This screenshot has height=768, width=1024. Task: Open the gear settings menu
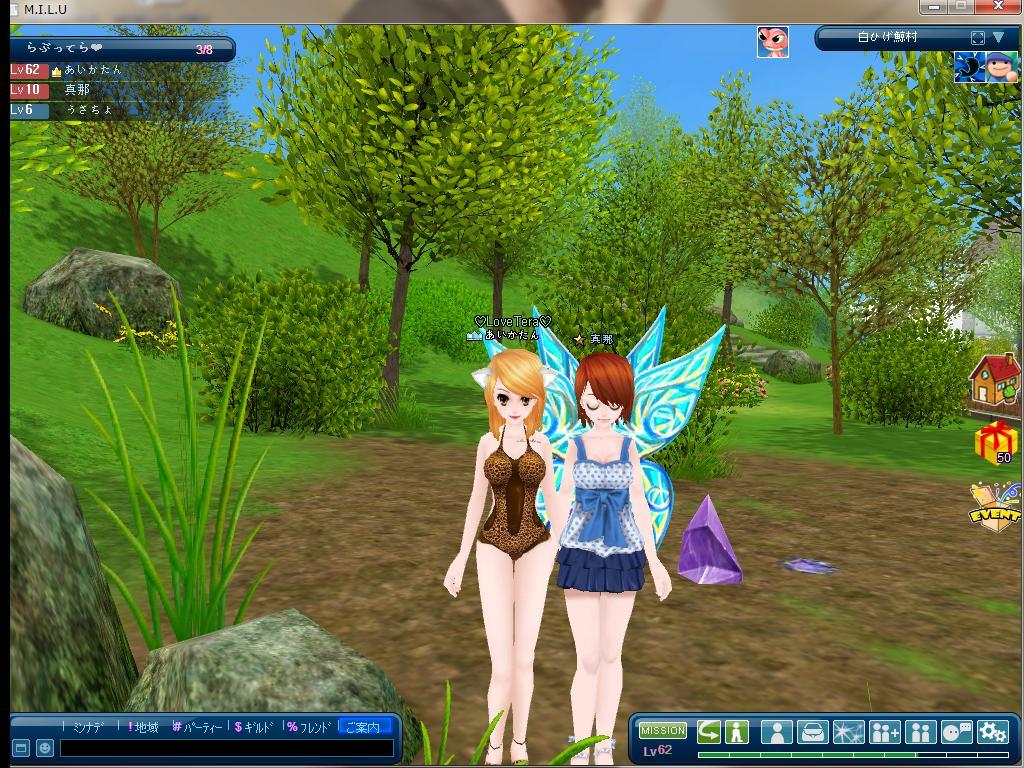pos(992,732)
